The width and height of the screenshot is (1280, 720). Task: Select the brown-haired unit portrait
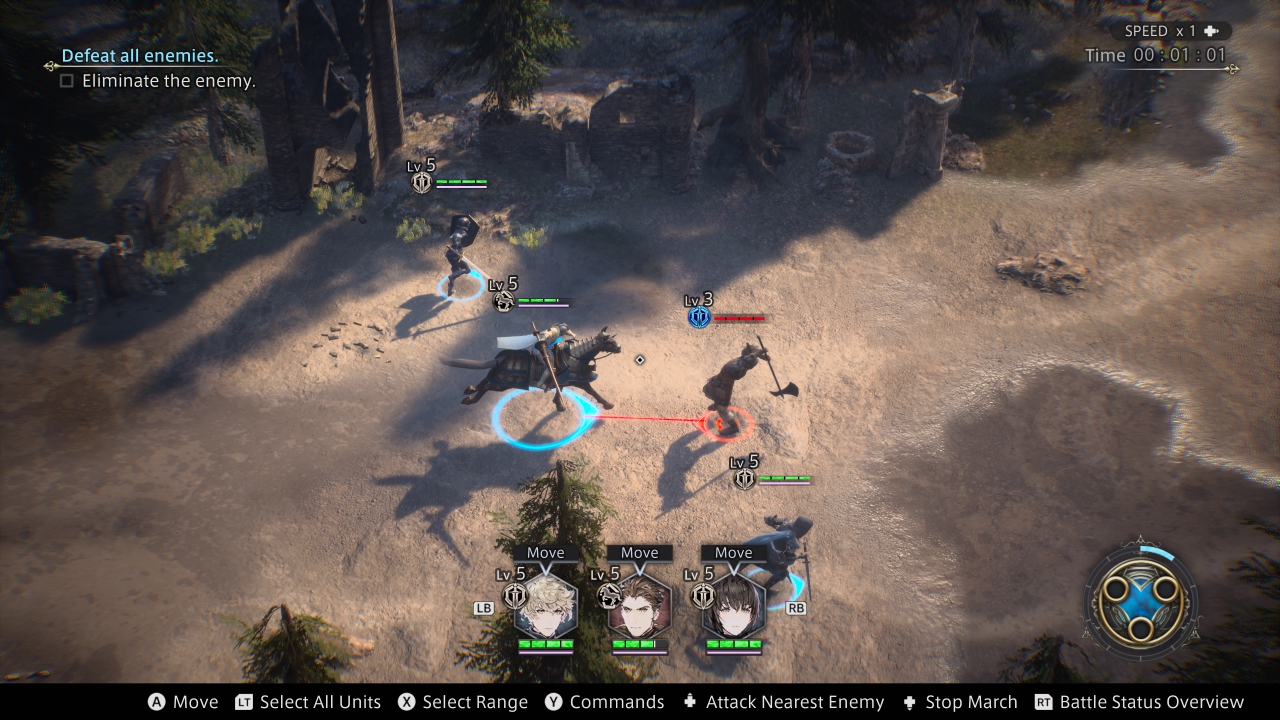[639, 606]
